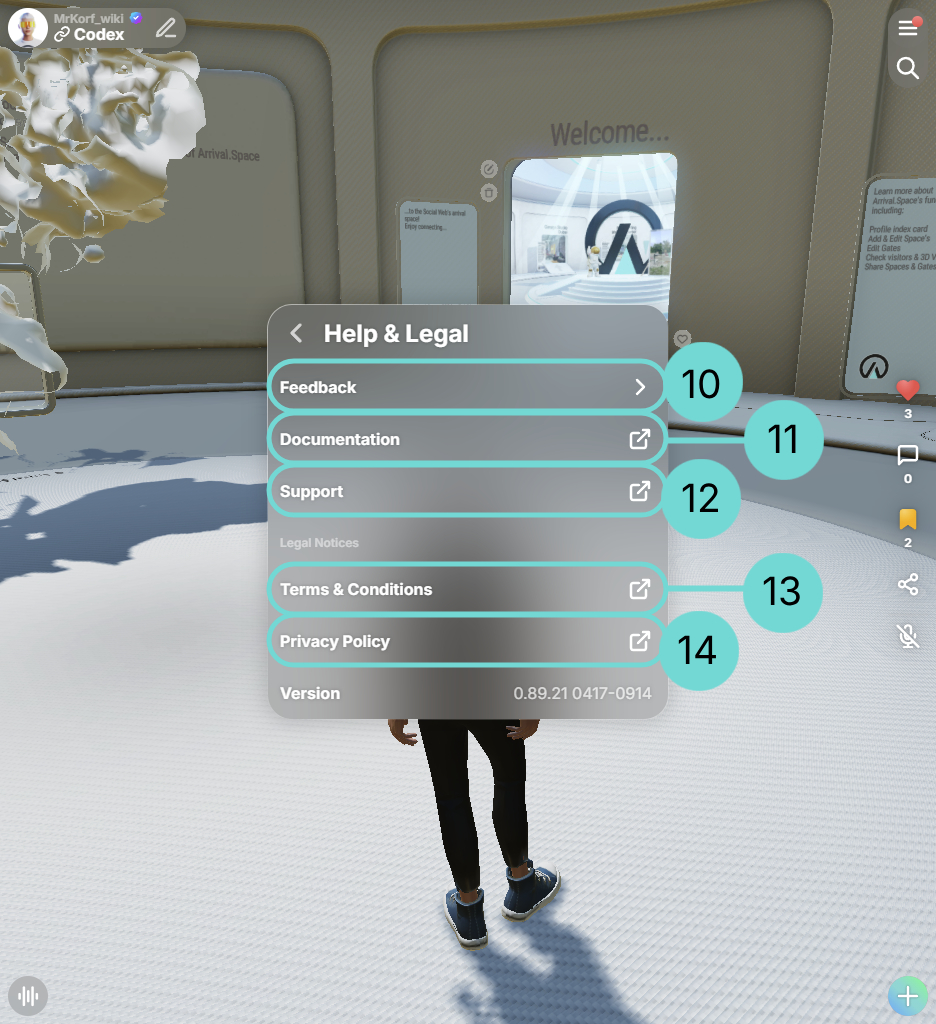The height and width of the screenshot is (1024, 936).
Task: Open the Documentation link
Action: point(466,439)
